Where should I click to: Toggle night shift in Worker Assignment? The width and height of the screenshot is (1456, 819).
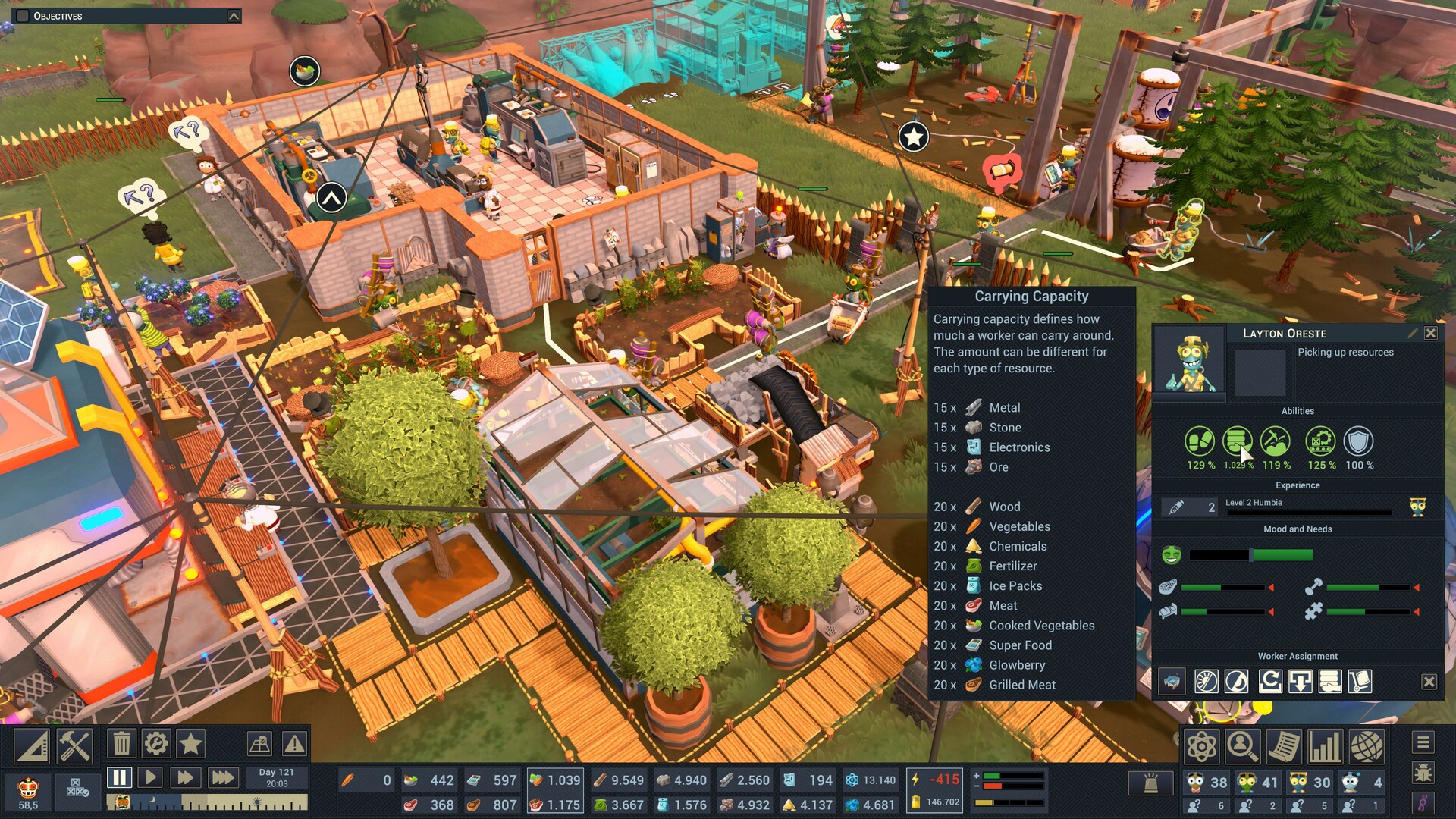pyautogui.click(x=1235, y=681)
